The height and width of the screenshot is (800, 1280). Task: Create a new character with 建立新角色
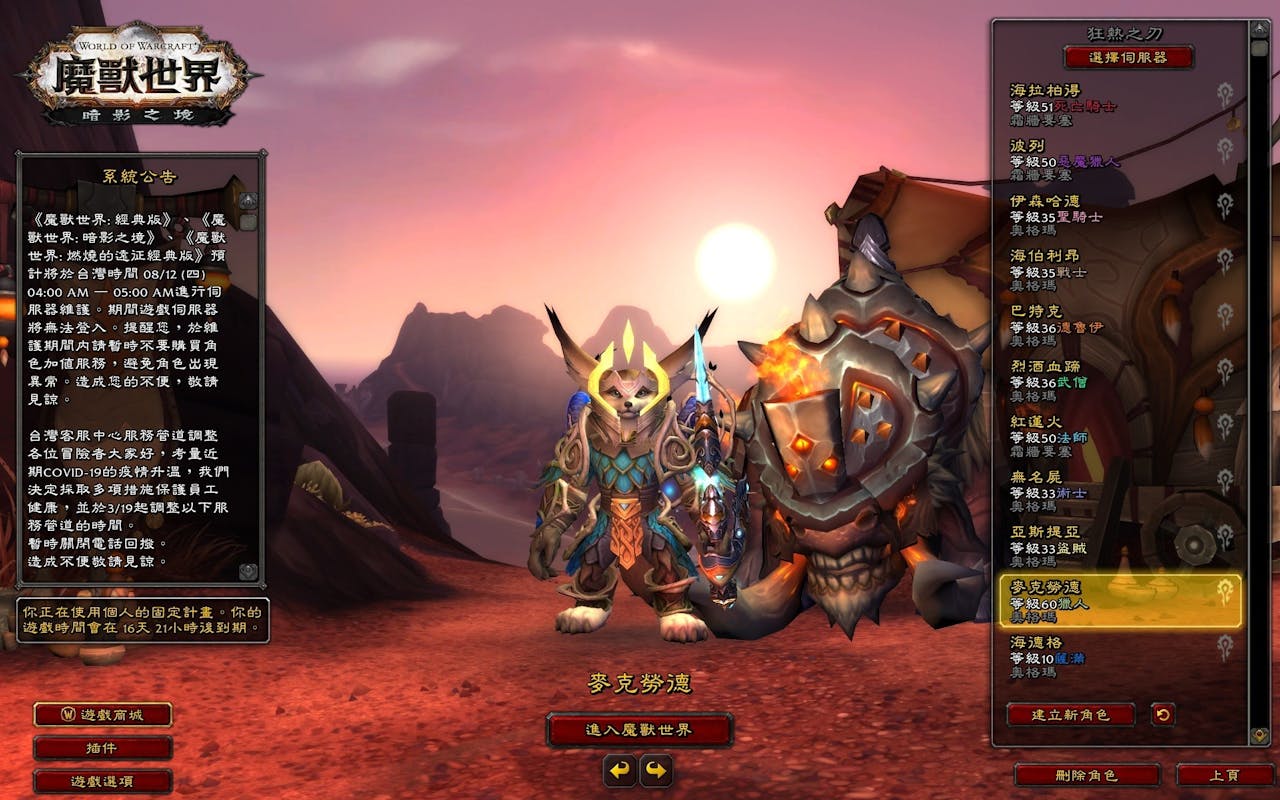click(x=1071, y=715)
